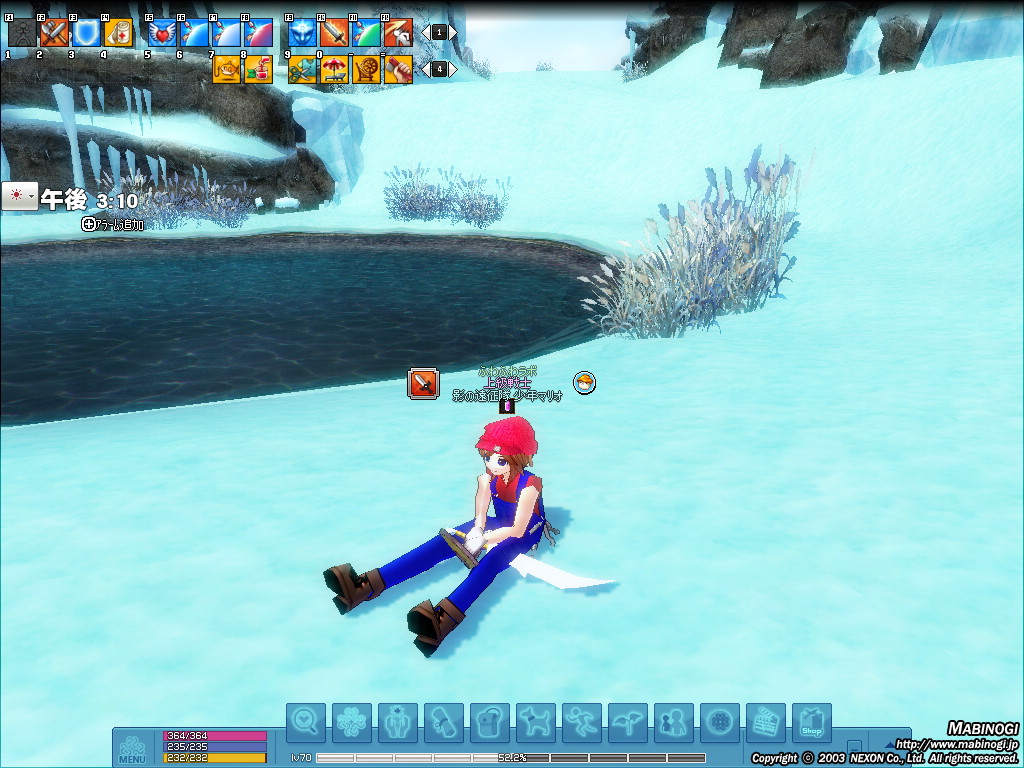Open the pet dog menu button
The height and width of the screenshot is (768, 1024).
(x=536, y=722)
